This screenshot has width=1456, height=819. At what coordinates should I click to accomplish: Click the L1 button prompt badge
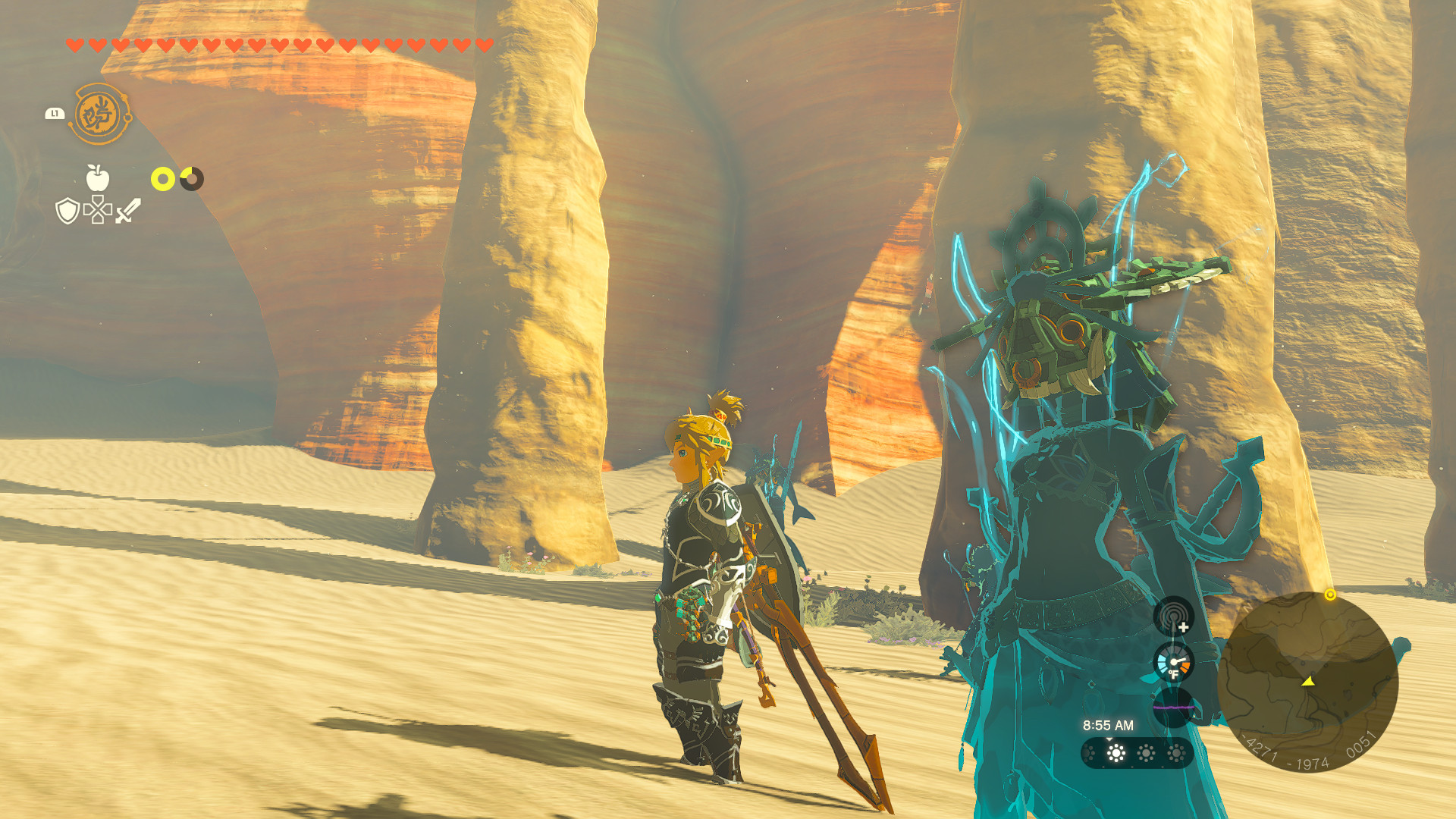coord(55,114)
